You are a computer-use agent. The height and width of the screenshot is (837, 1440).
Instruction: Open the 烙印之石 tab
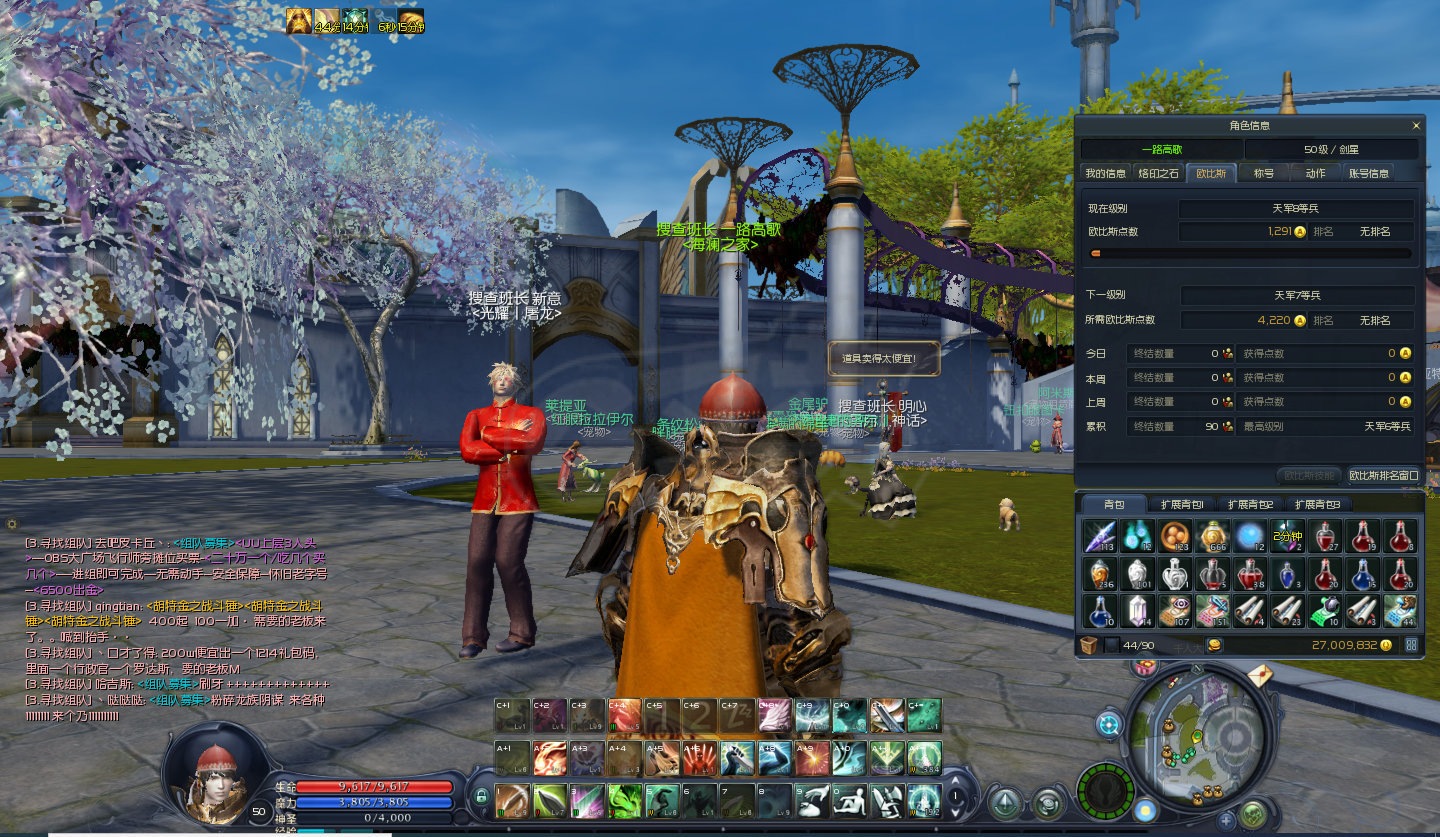1159,173
